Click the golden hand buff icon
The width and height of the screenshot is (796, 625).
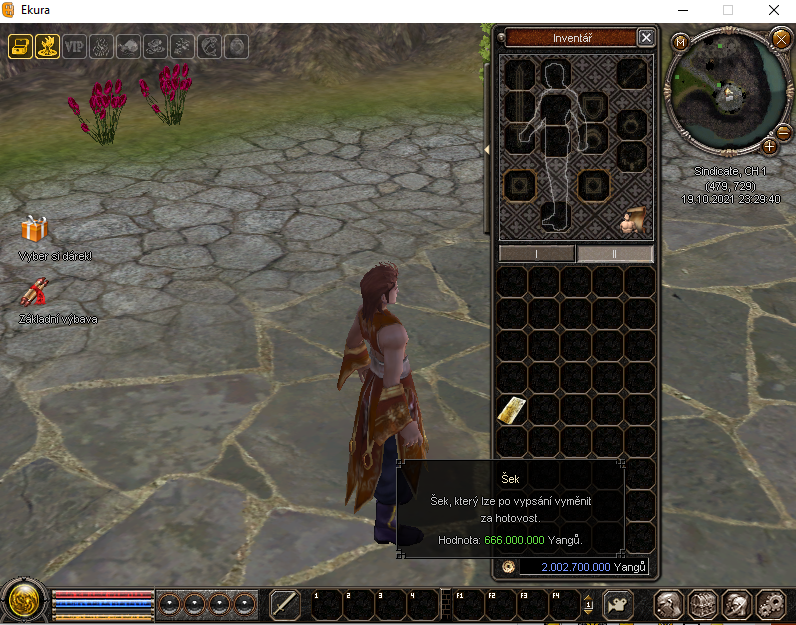click(x=47, y=46)
